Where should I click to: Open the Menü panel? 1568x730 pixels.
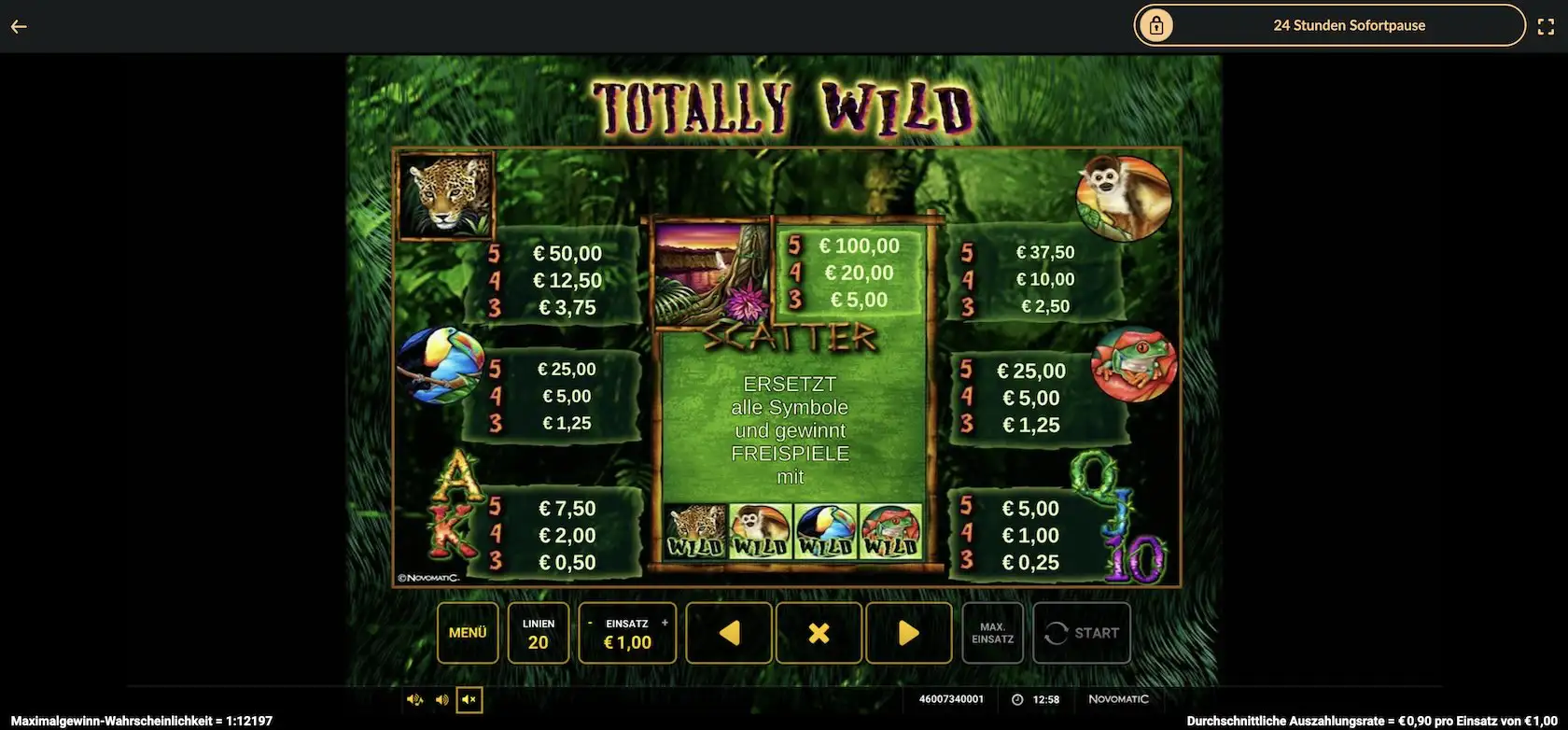coord(467,633)
